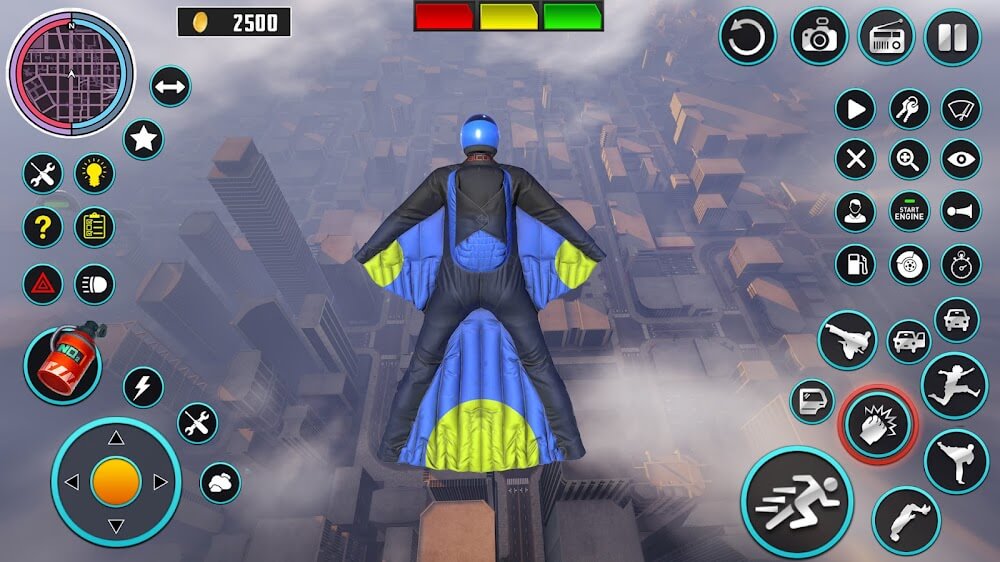Viewport: 1000px width, 562px height.
Task: Turn on the headlights
Action: tap(95, 284)
